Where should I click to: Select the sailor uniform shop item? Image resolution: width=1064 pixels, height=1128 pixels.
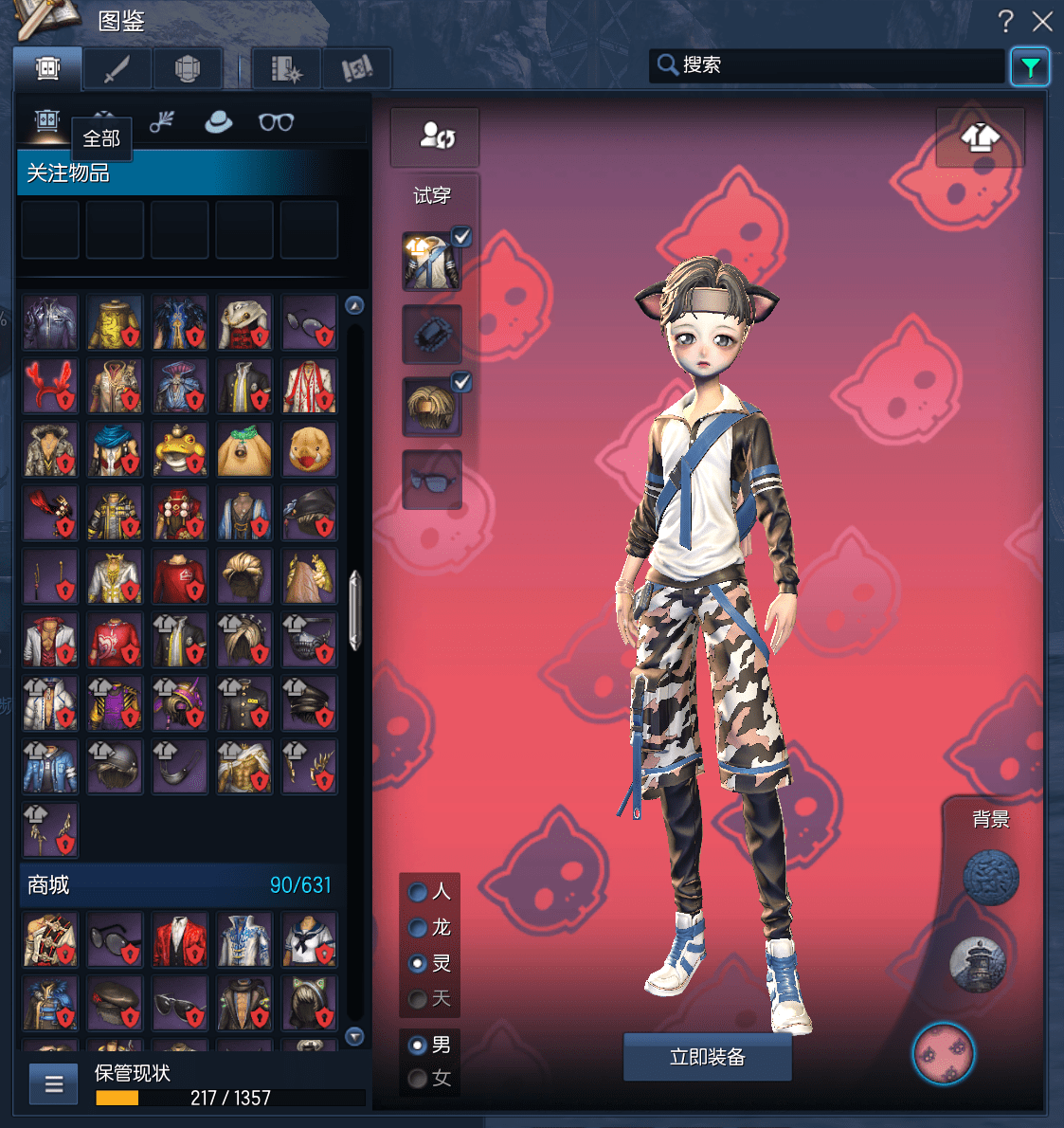(309, 940)
